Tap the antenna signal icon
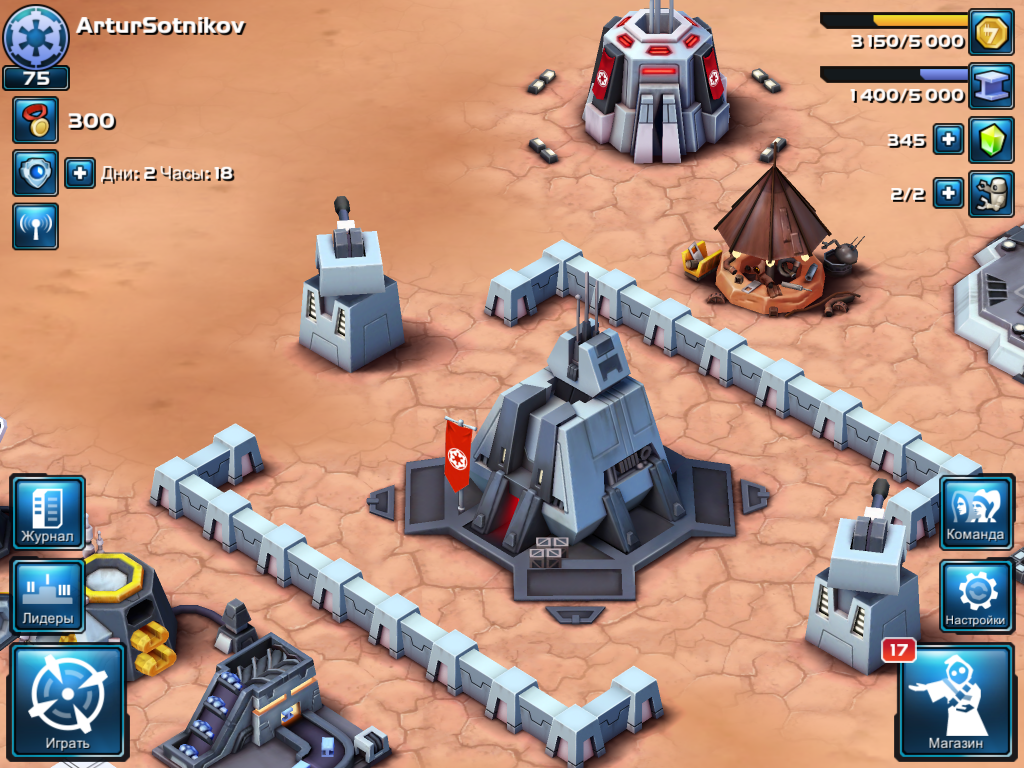Viewport: 1024px width, 768px height. point(35,226)
